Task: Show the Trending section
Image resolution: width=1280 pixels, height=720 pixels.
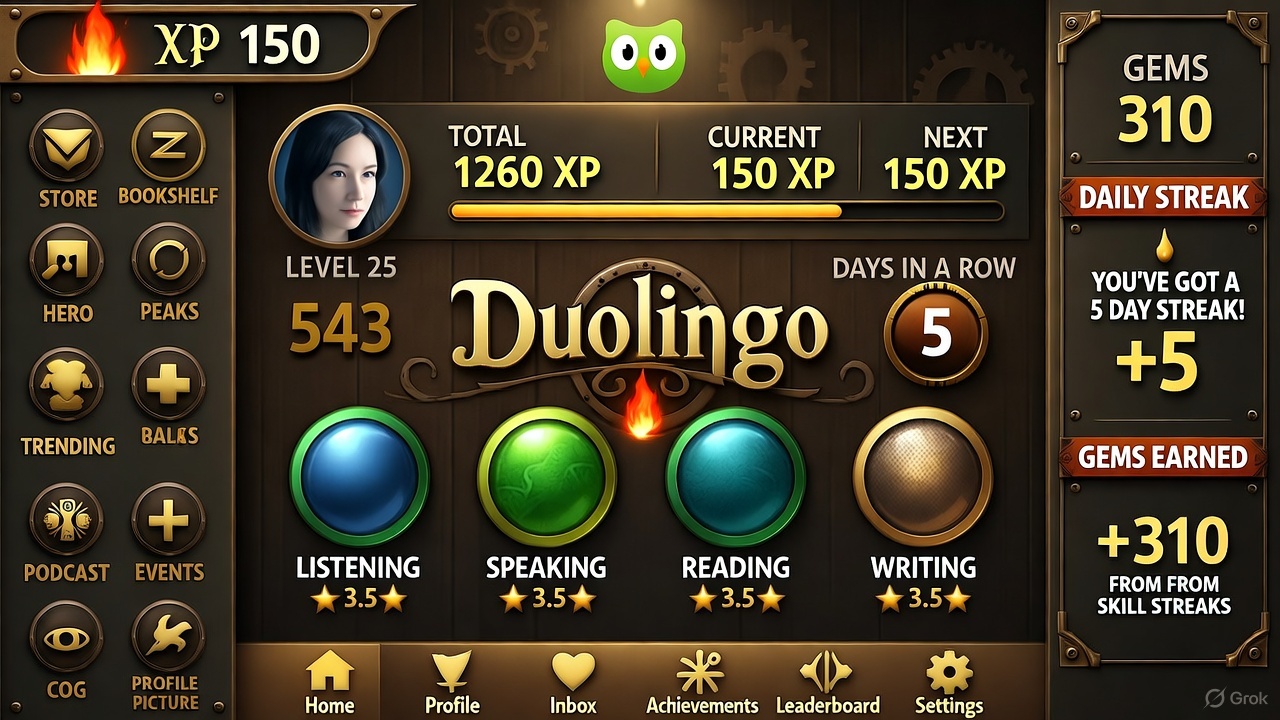Action: pyautogui.click(x=67, y=385)
